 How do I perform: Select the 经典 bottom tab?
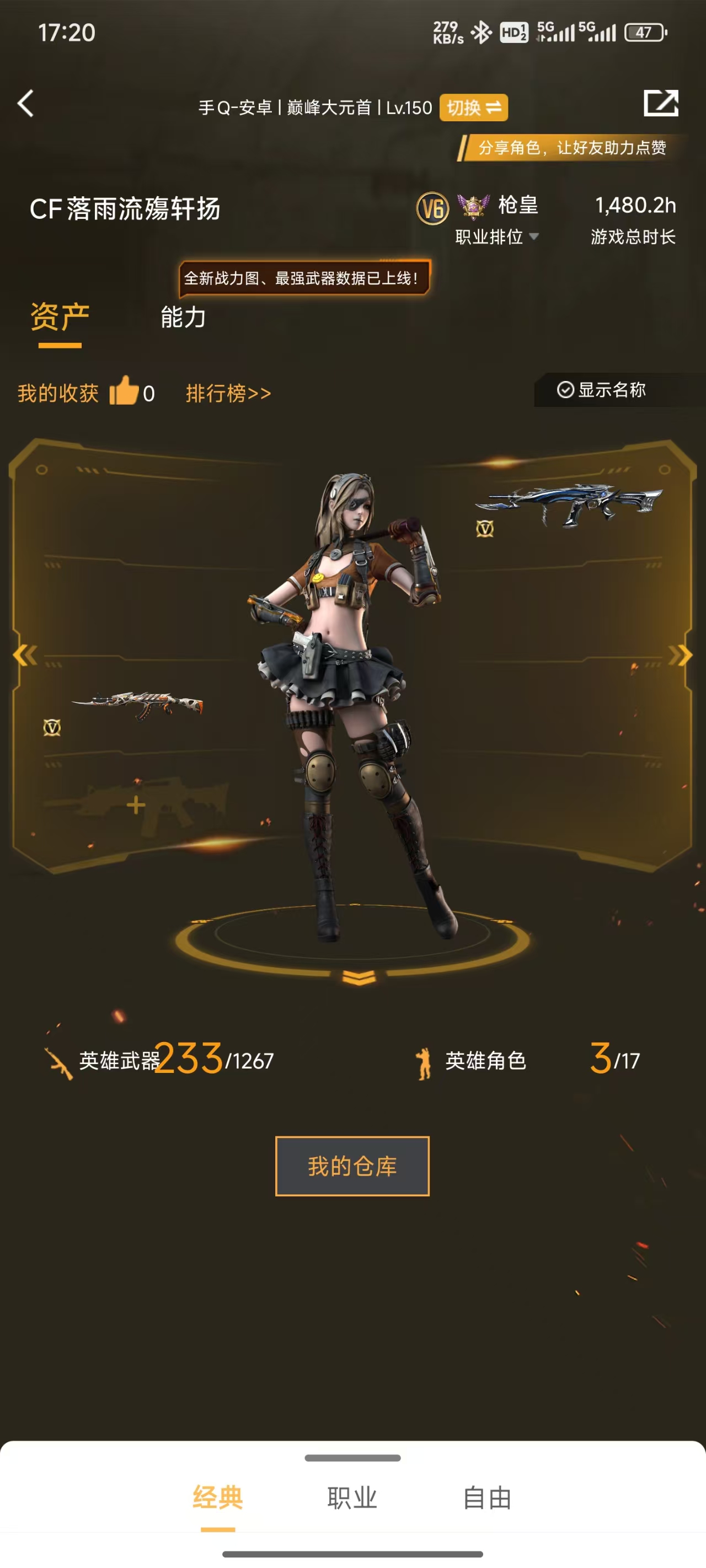coord(217,1498)
